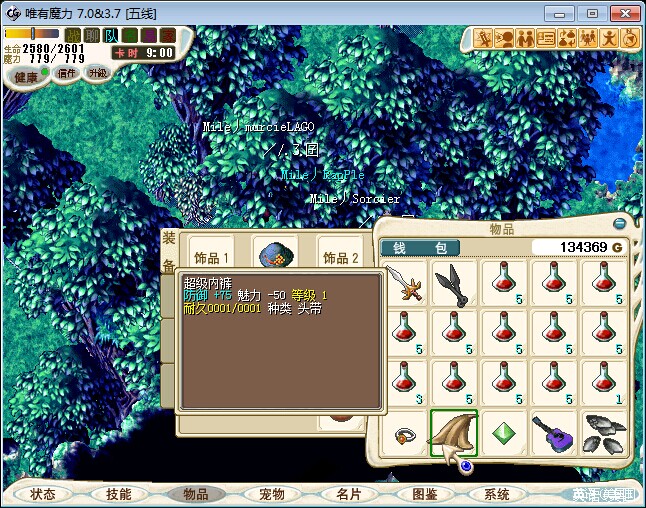Click the 健康 health button
646x508 pixels.
(x=26, y=77)
